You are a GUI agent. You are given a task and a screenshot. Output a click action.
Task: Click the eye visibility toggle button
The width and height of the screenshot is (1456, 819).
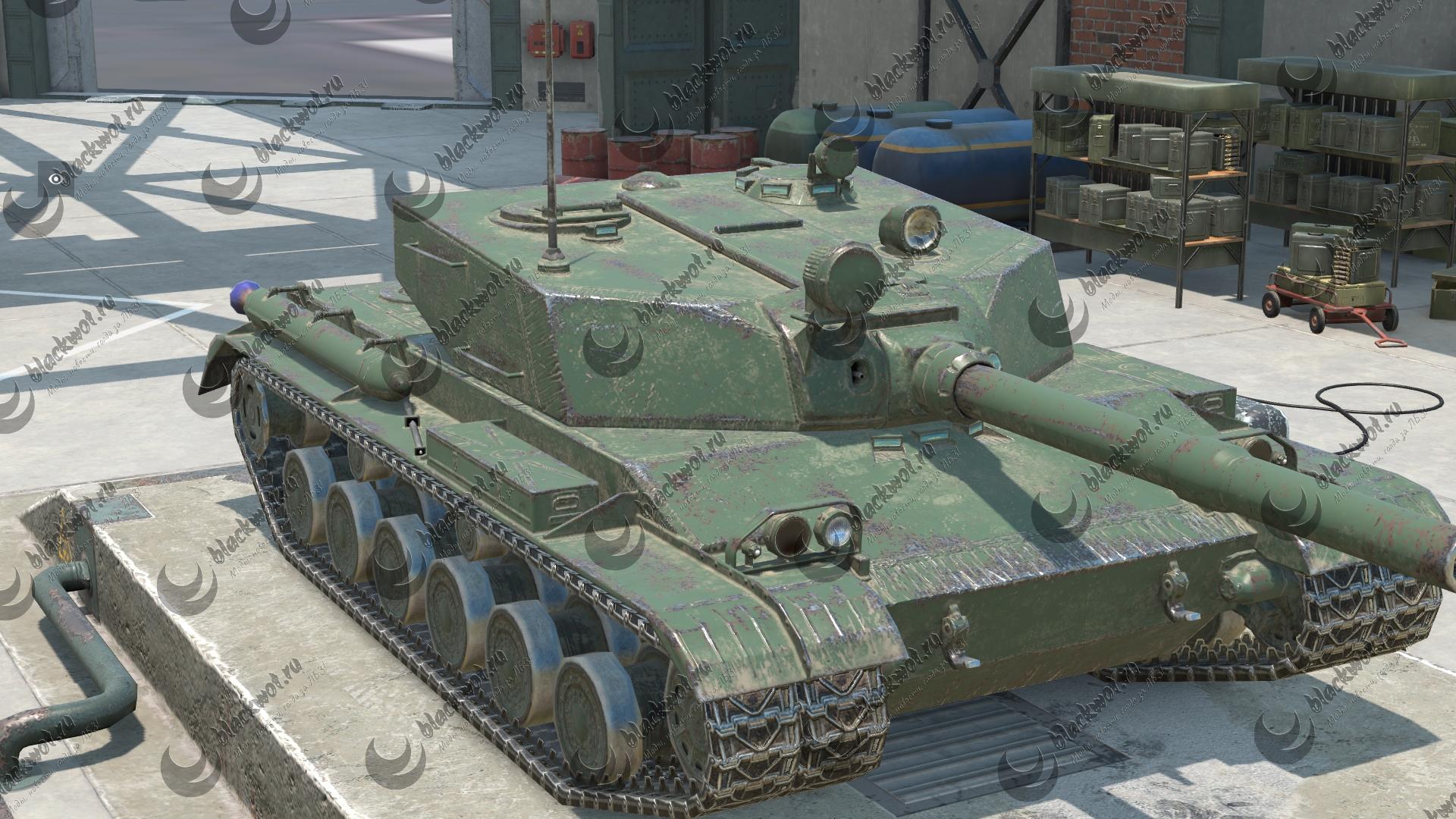[x=54, y=178]
